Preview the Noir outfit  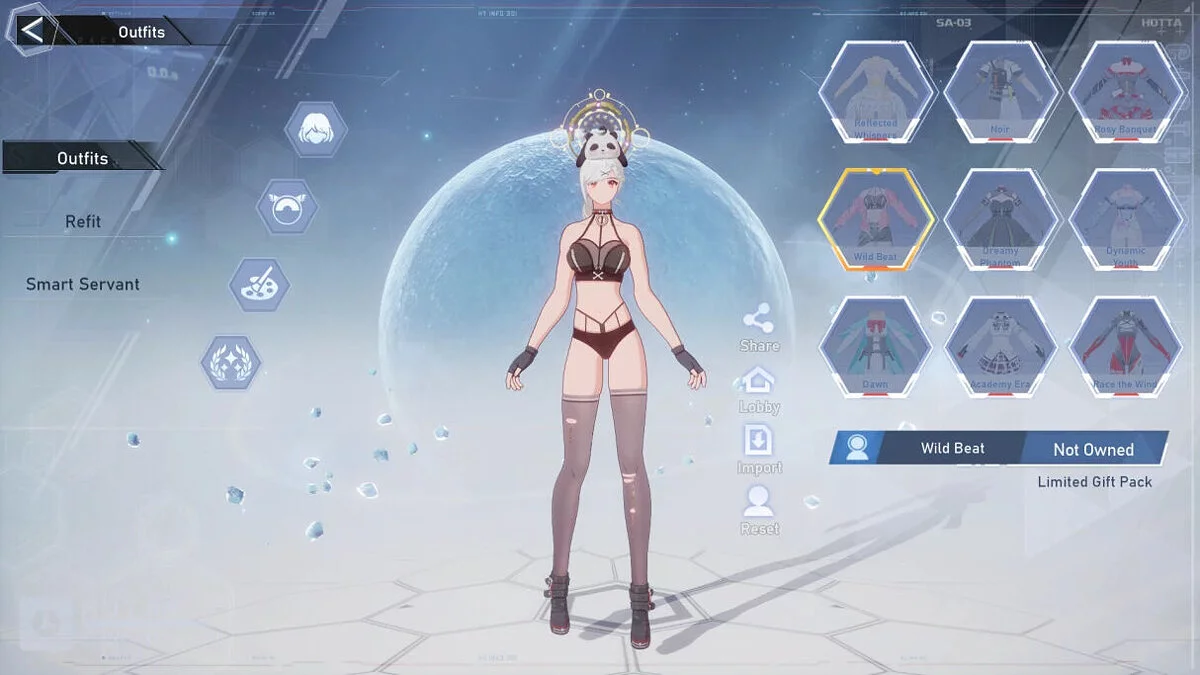[1001, 92]
